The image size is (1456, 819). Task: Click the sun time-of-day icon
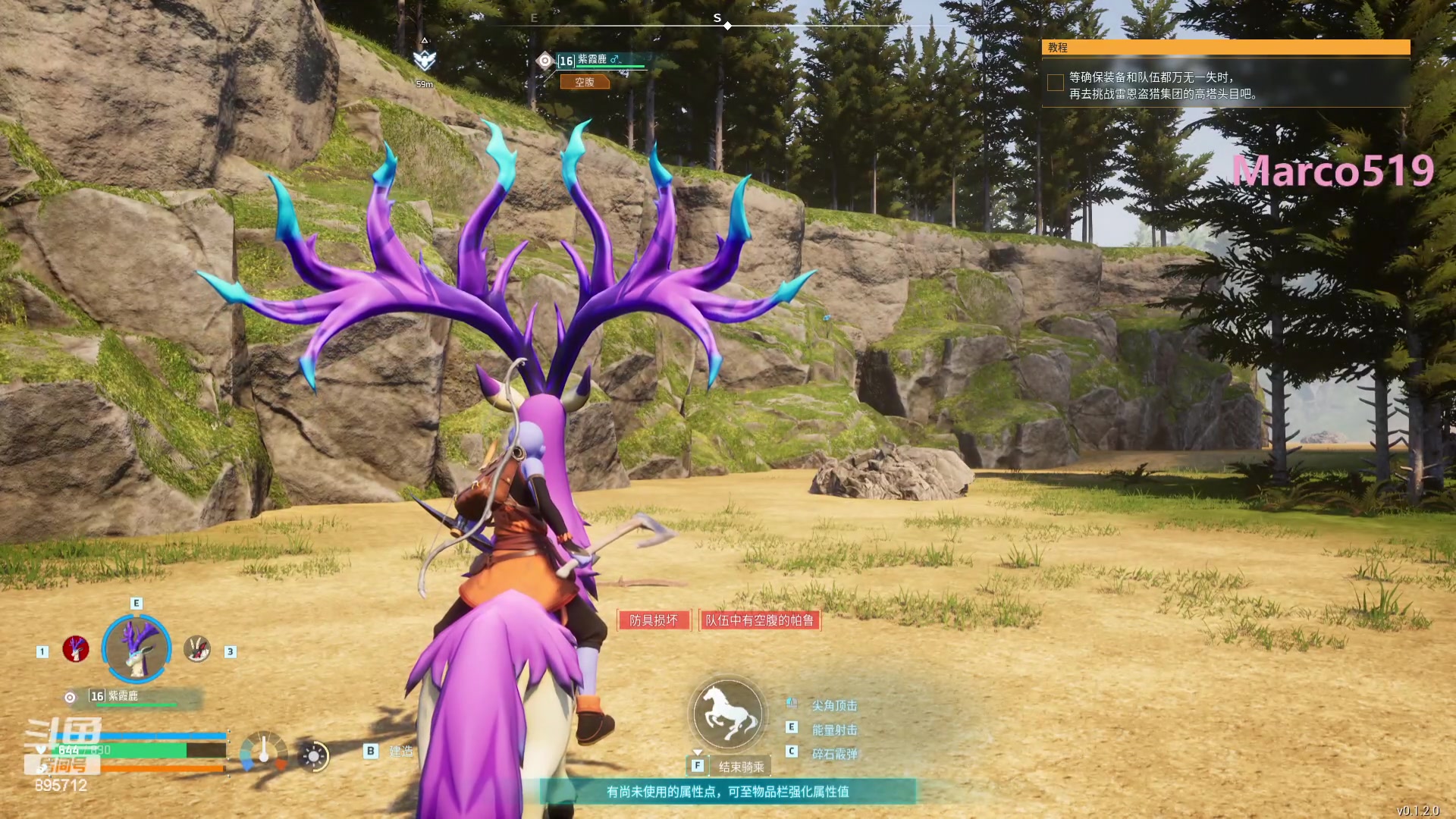(x=314, y=755)
